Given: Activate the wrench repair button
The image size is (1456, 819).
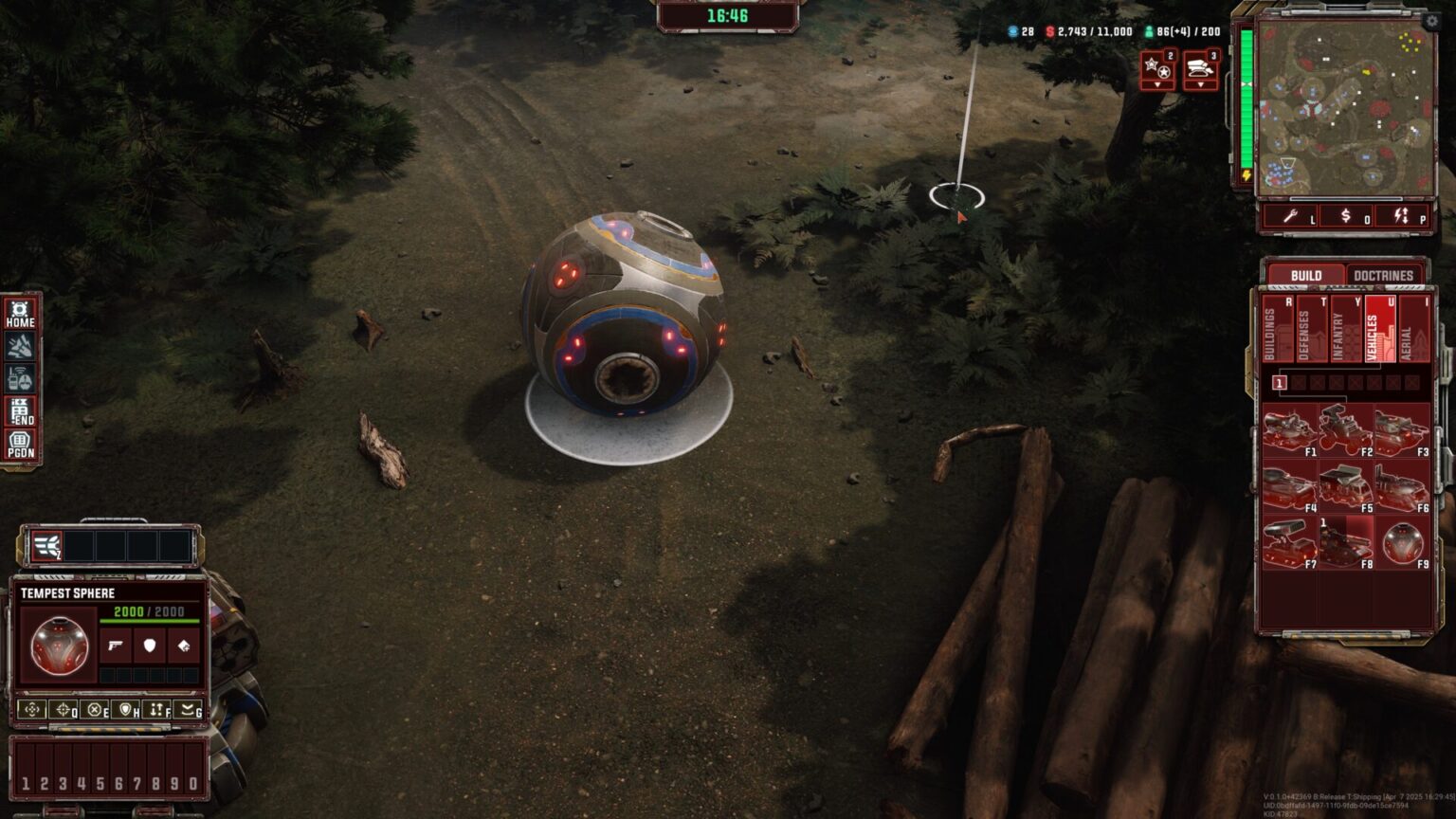Looking at the screenshot, I should [x=1291, y=217].
